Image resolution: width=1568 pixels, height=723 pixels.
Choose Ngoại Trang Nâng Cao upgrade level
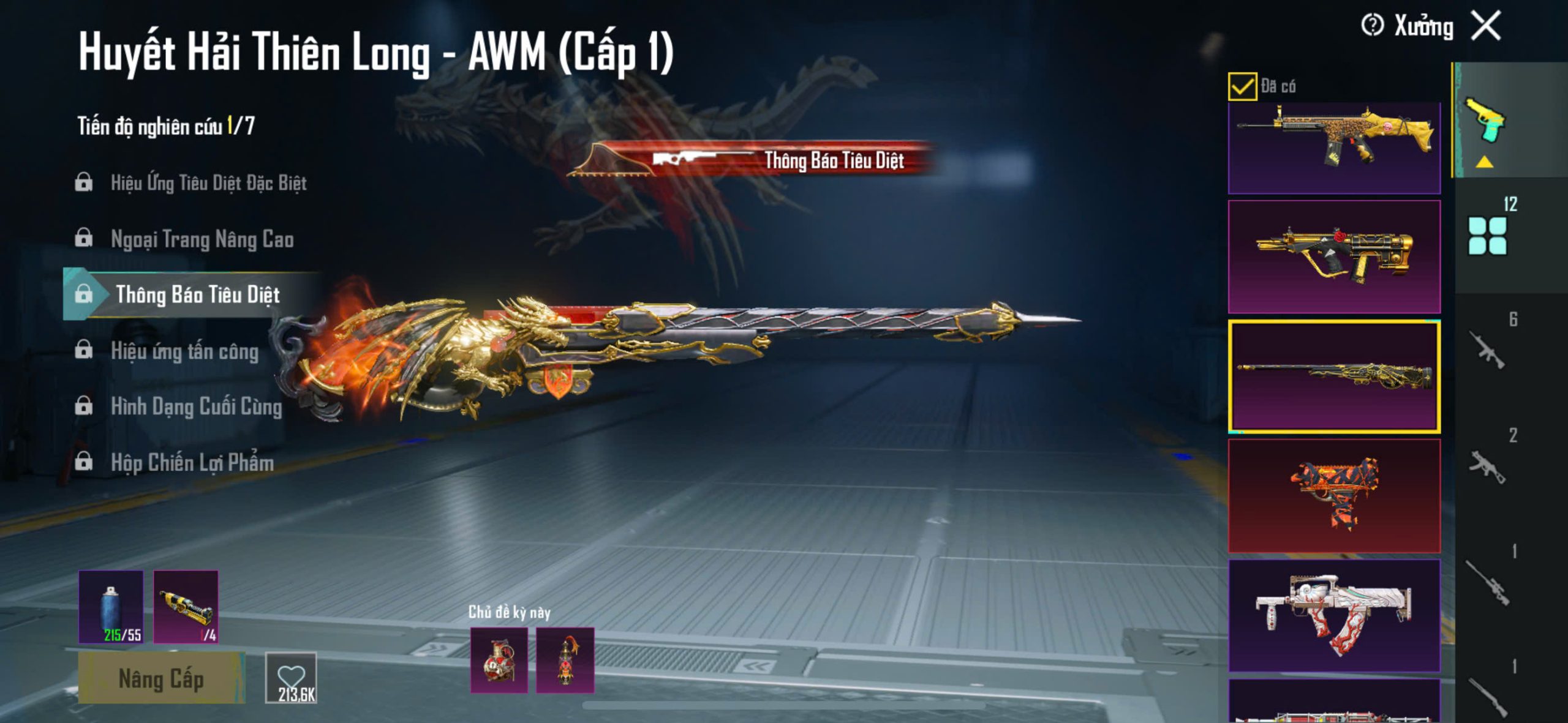(202, 239)
